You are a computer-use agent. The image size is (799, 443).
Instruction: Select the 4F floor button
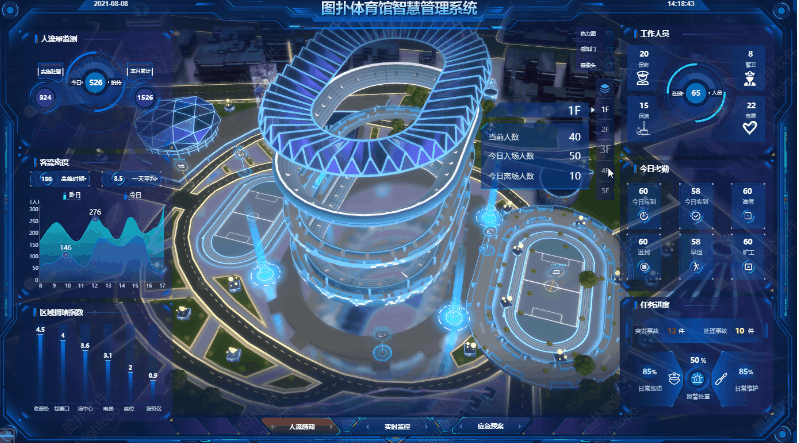coord(605,169)
